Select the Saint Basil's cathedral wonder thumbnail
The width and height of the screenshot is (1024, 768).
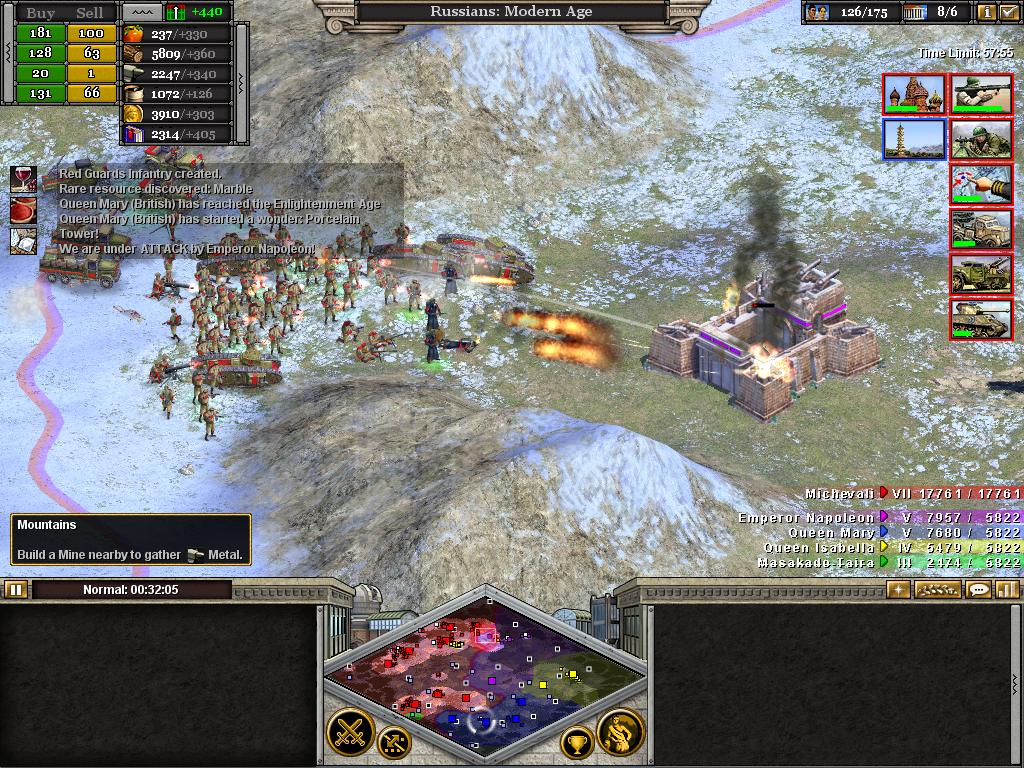coord(914,94)
